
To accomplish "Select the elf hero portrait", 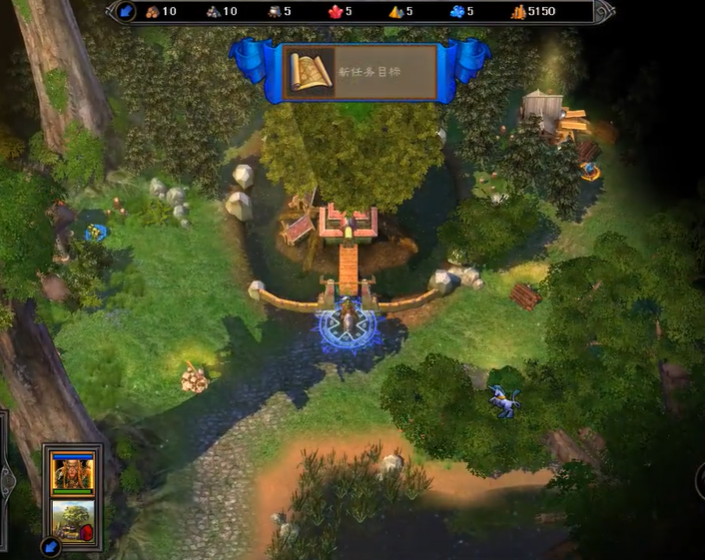I will pyautogui.click(x=72, y=471).
